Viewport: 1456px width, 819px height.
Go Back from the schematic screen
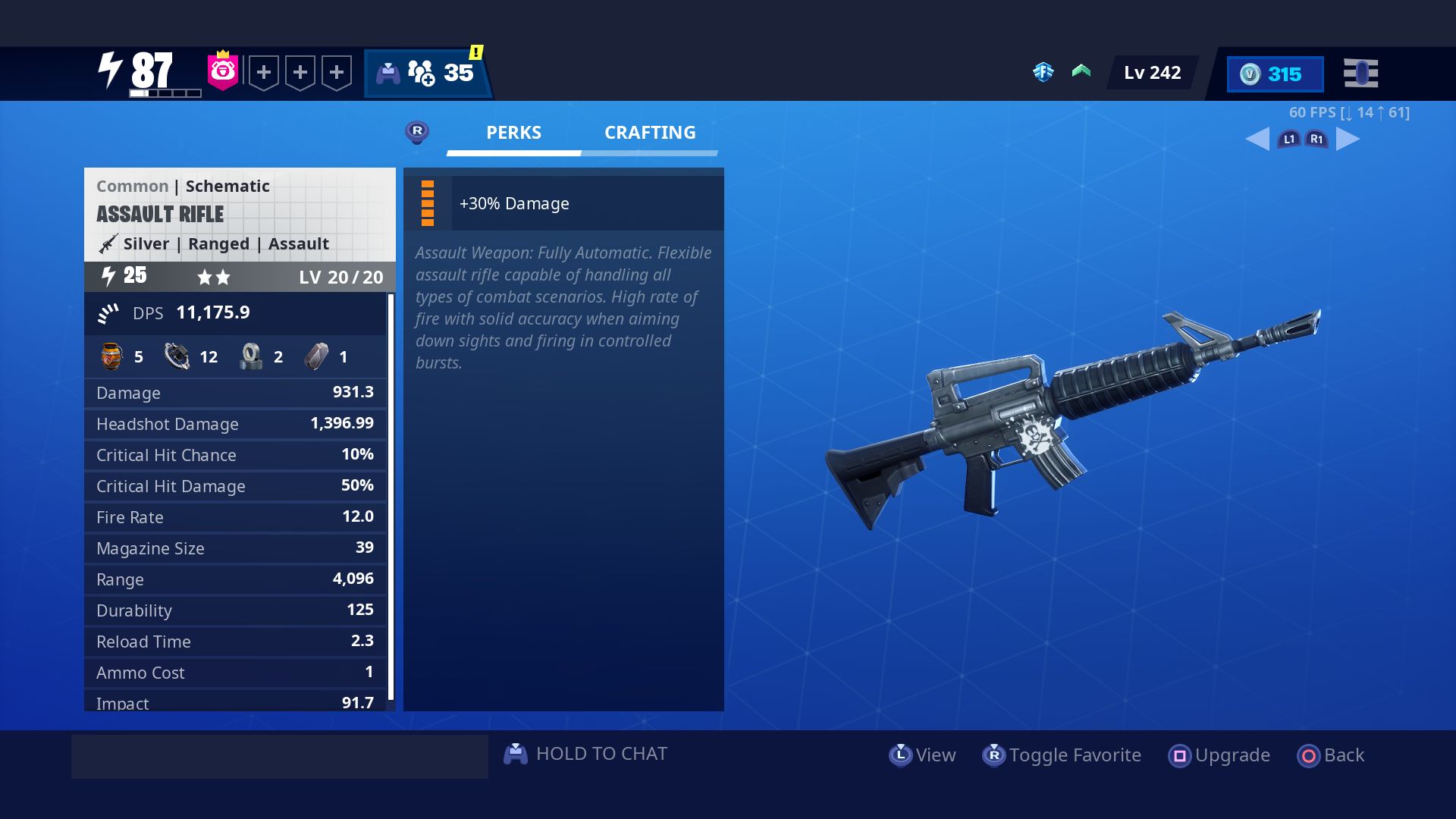pyautogui.click(x=1331, y=755)
